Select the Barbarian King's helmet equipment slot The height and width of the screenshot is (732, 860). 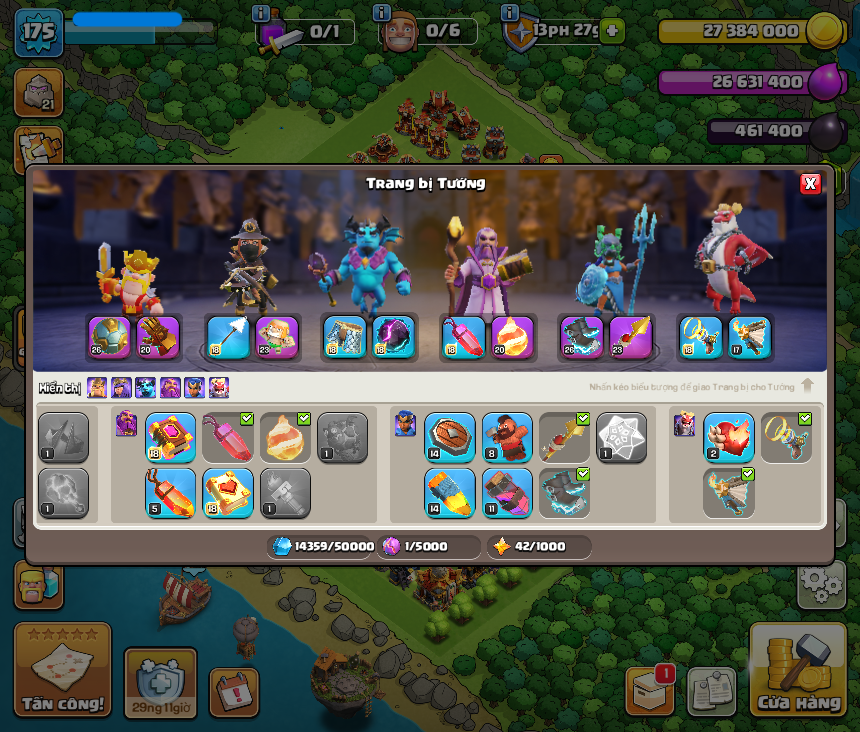(109, 337)
